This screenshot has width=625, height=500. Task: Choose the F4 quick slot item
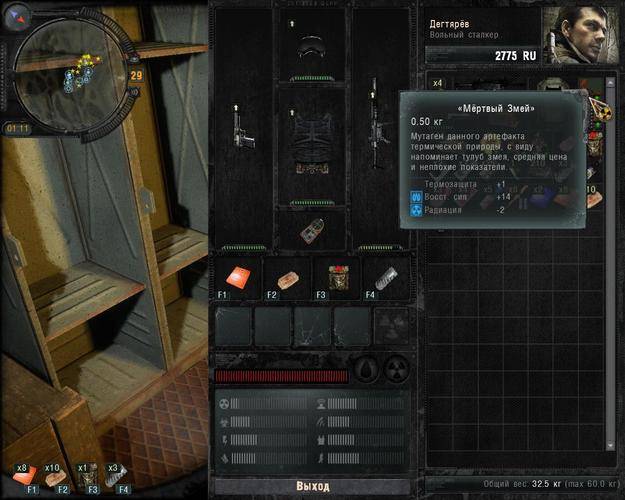click(x=386, y=277)
